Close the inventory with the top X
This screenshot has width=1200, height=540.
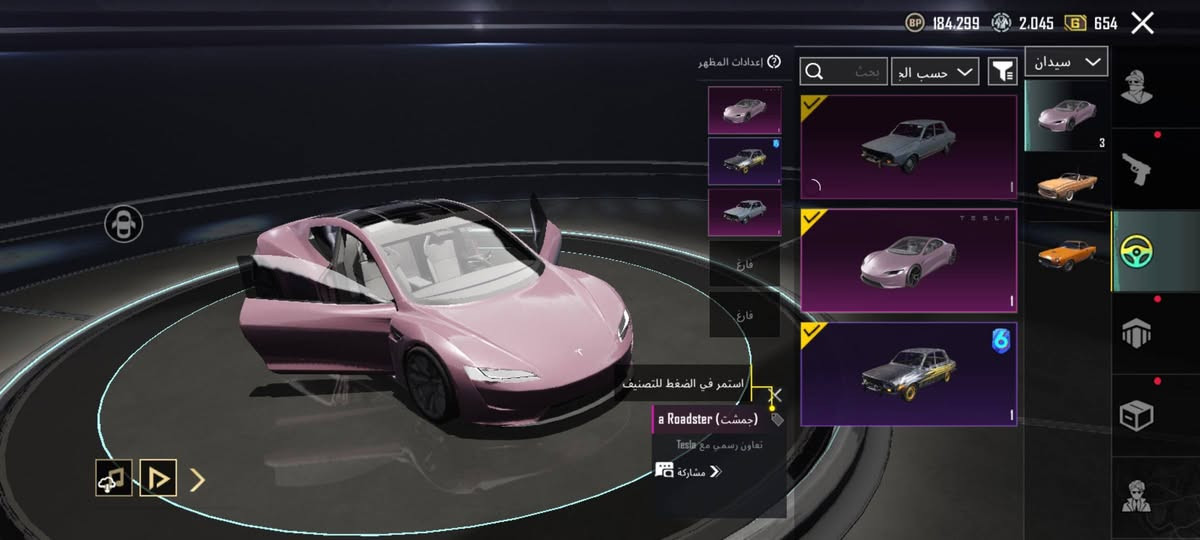[x=1142, y=23]
